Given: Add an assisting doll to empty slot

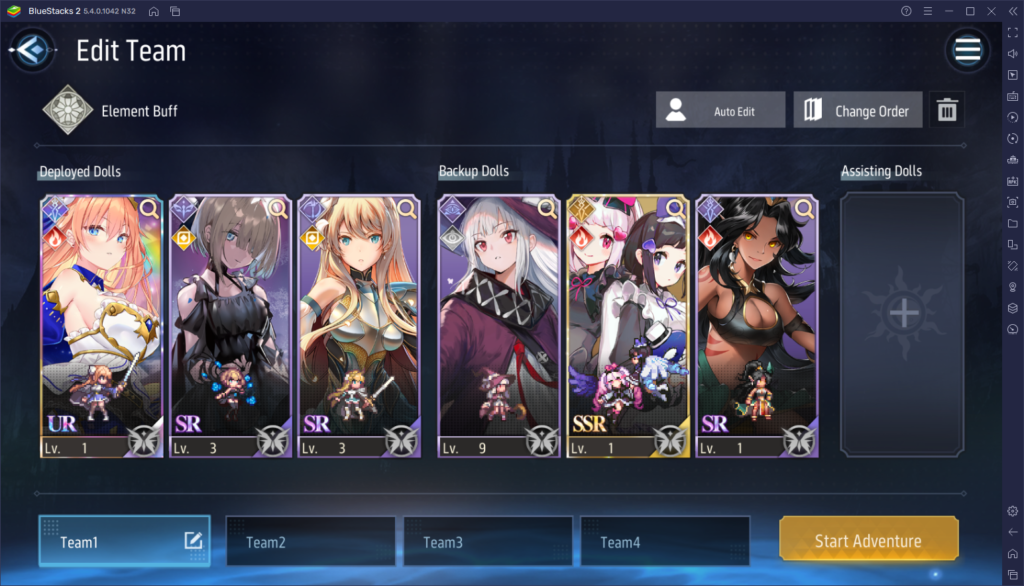Looking at the screenshot, I should pos(903,314).
